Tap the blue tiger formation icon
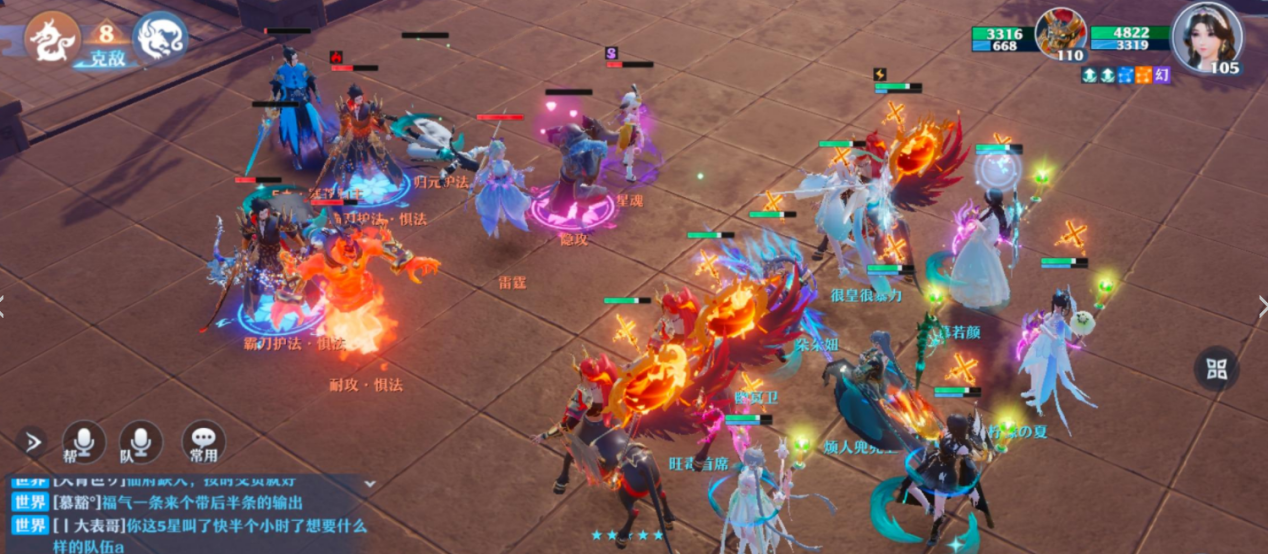 pyautogui.click(x=160, y=39)
